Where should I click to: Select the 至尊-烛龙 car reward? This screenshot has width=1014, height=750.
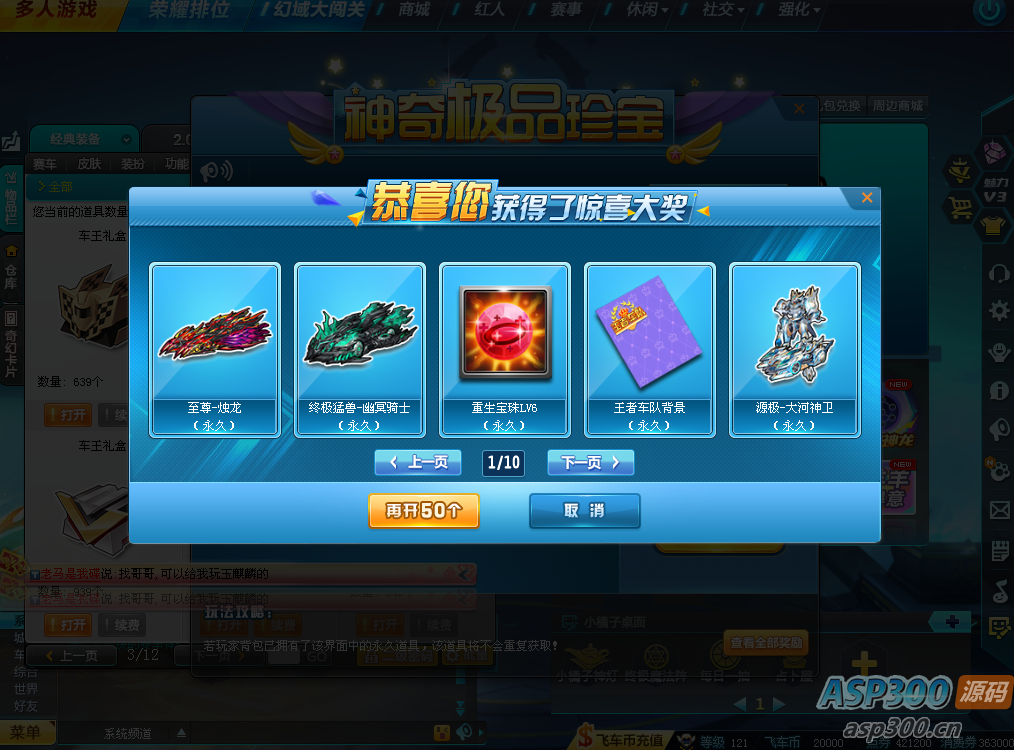pyautogui.click(x=215, y=349)
